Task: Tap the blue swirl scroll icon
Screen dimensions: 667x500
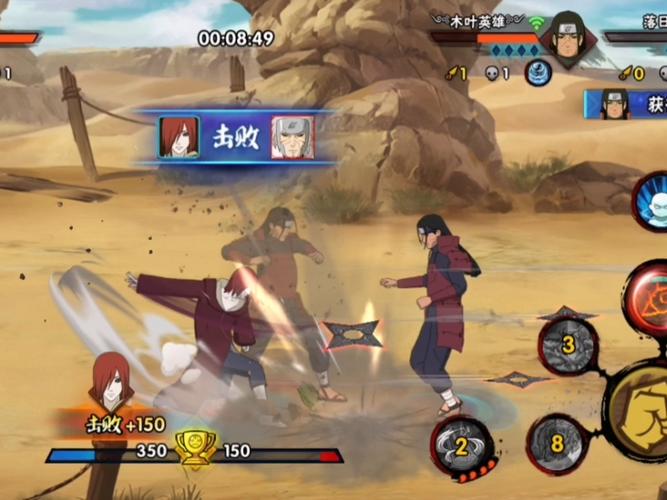Action: pyautogui.click(x=538, y=73)
